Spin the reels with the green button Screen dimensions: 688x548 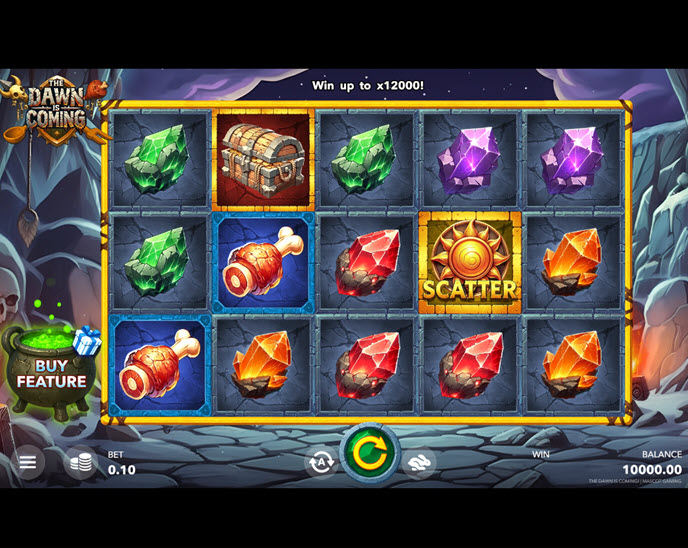369,453
